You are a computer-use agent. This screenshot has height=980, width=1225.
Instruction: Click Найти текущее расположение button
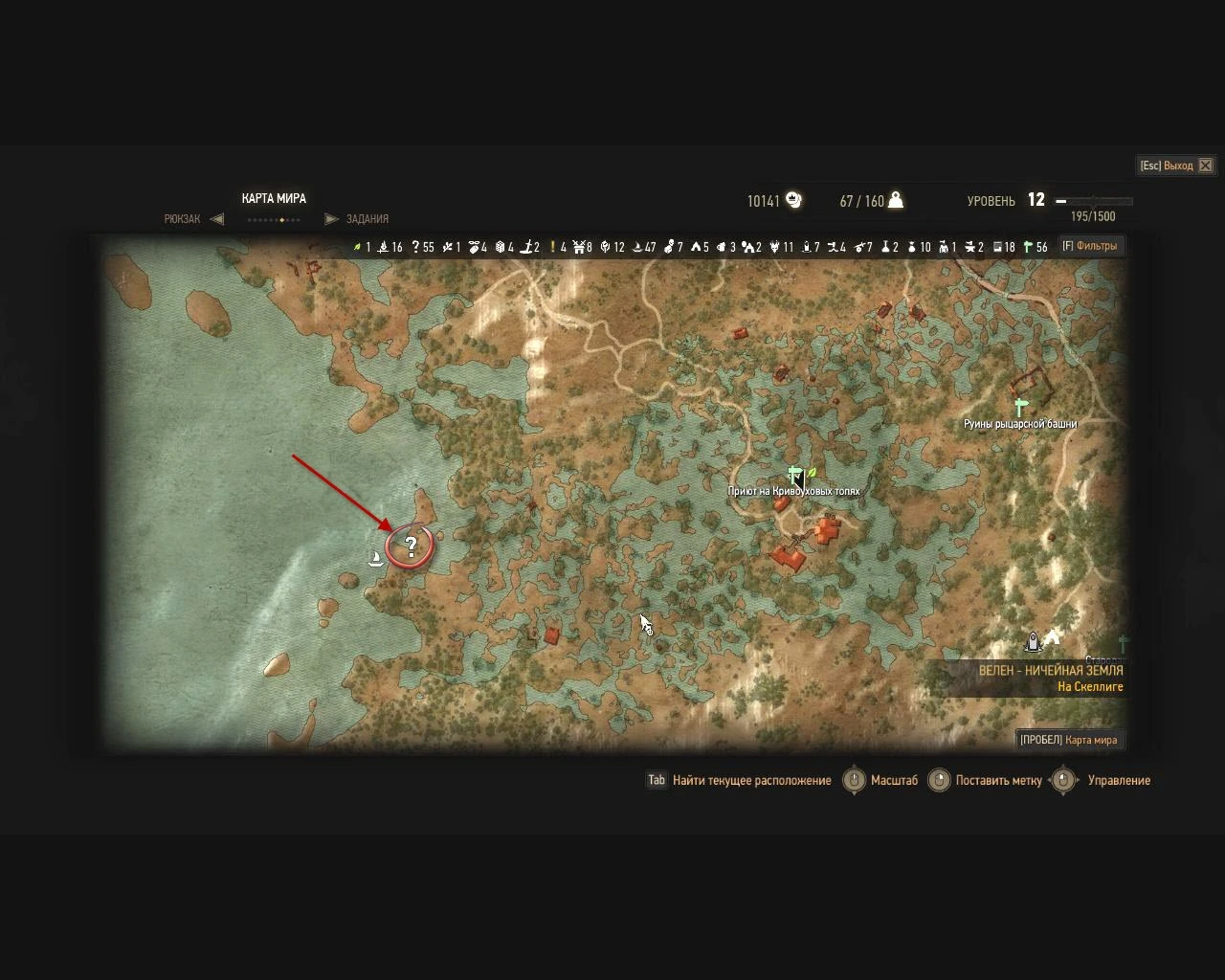(x=749, y=781)
